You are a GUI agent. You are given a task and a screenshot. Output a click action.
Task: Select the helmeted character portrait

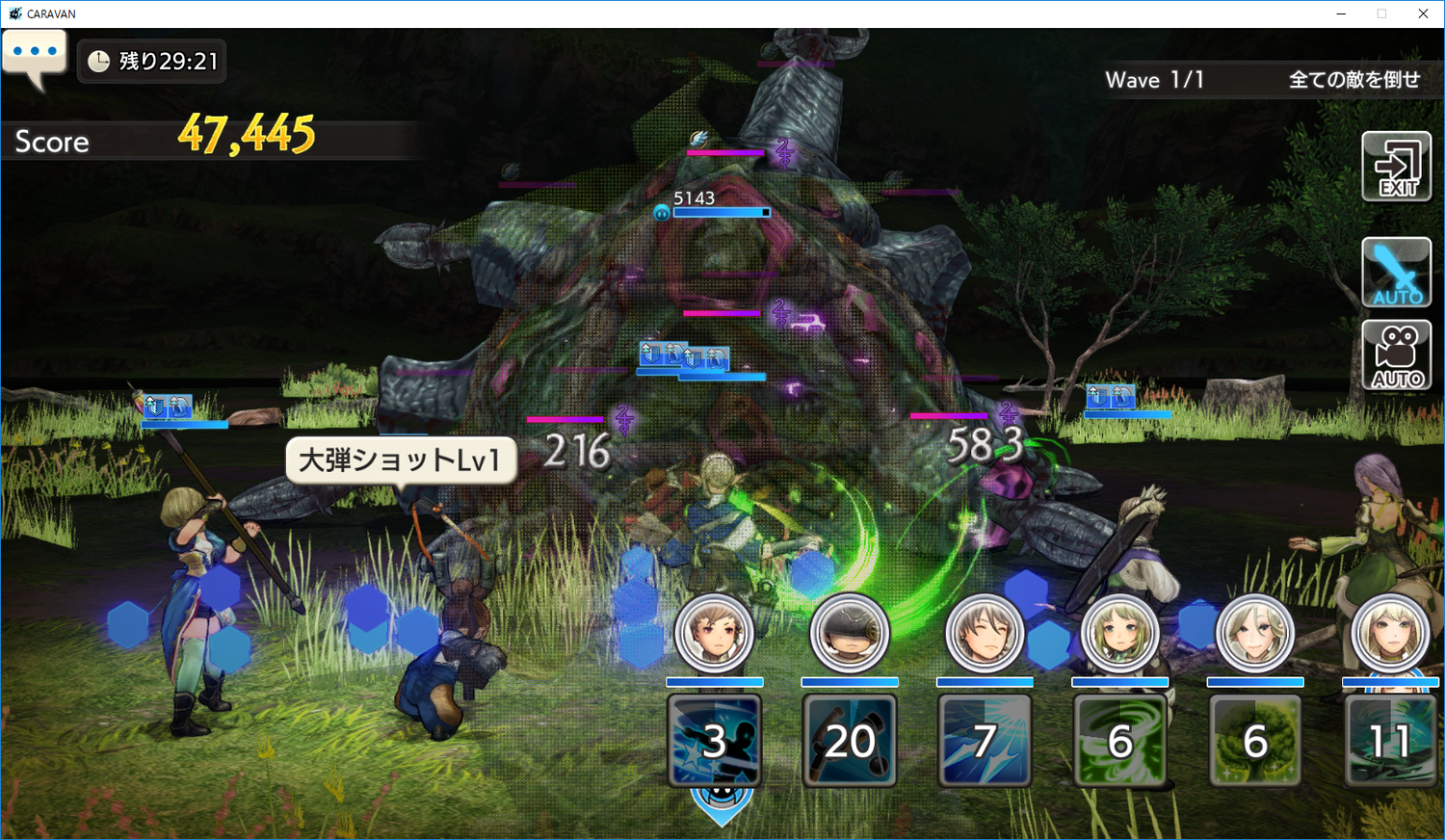(850, 633)
